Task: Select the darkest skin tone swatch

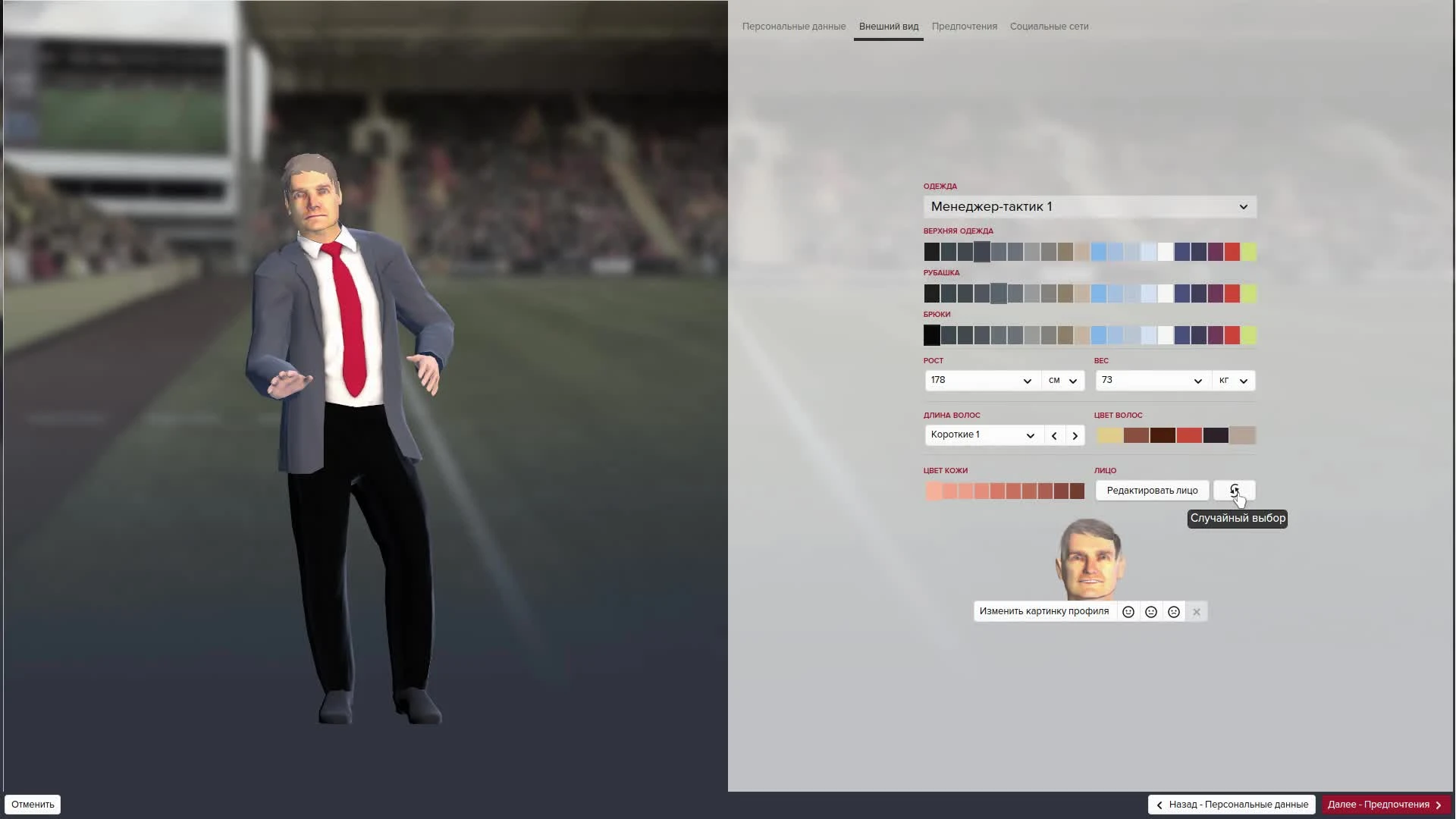Action: [1076, 491]
